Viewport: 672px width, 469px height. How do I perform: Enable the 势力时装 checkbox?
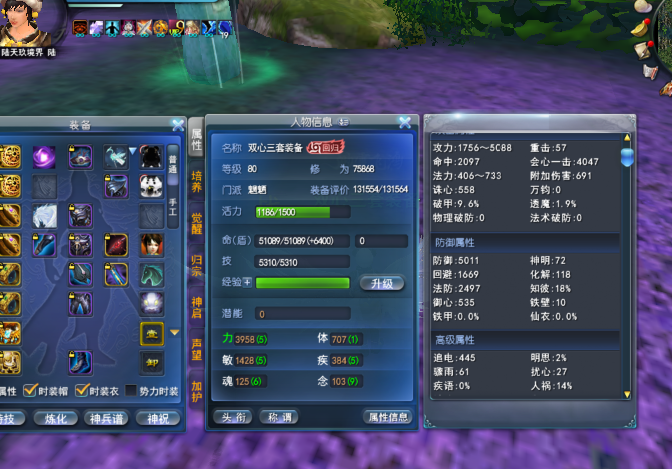tap(130, 391)
